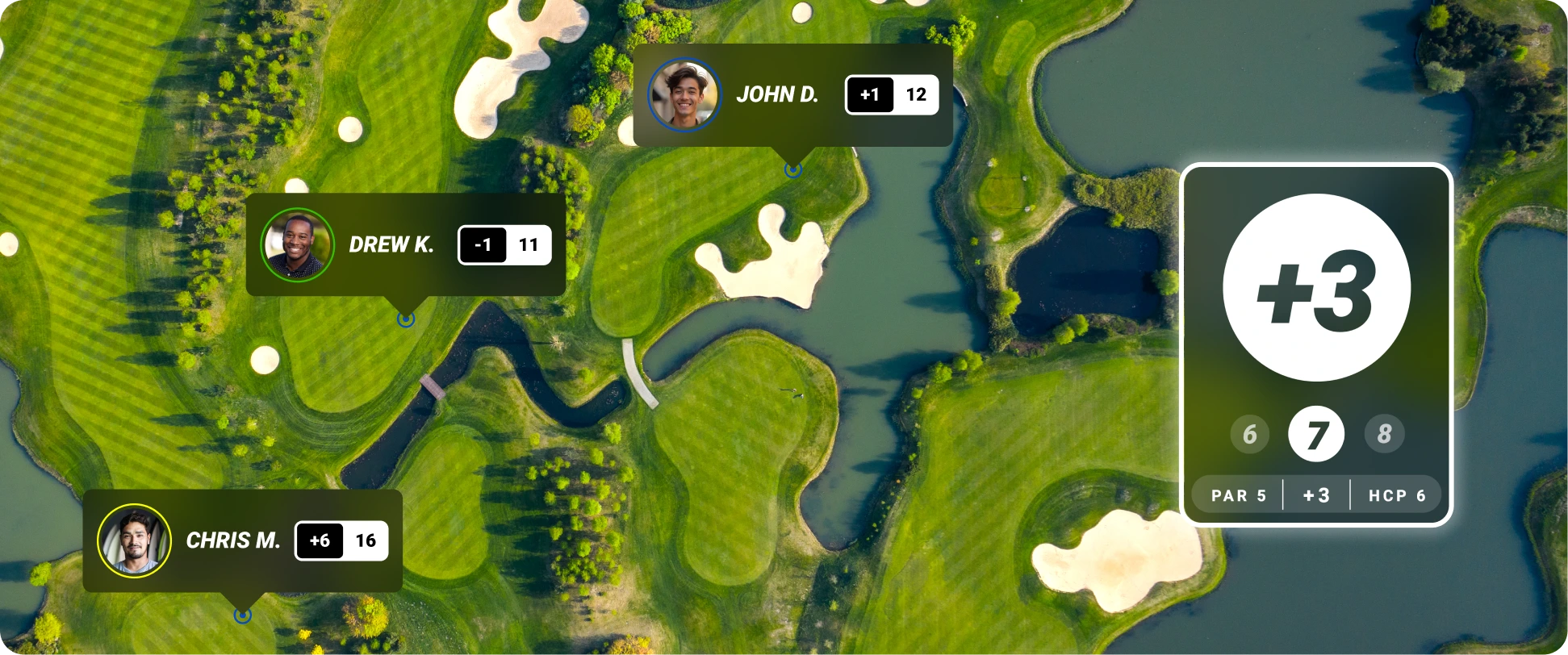
Task: Tap Chris M.'s avatar picture
Action: pyautogui.click(x=134, y=540)
